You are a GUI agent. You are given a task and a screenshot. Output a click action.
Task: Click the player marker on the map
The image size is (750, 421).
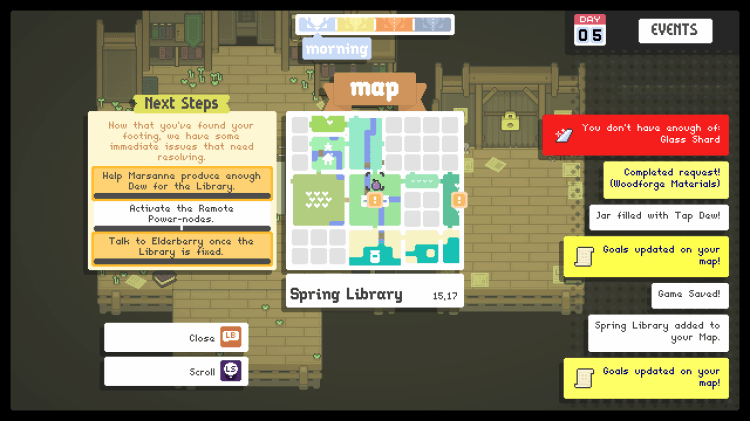[376, 182]
